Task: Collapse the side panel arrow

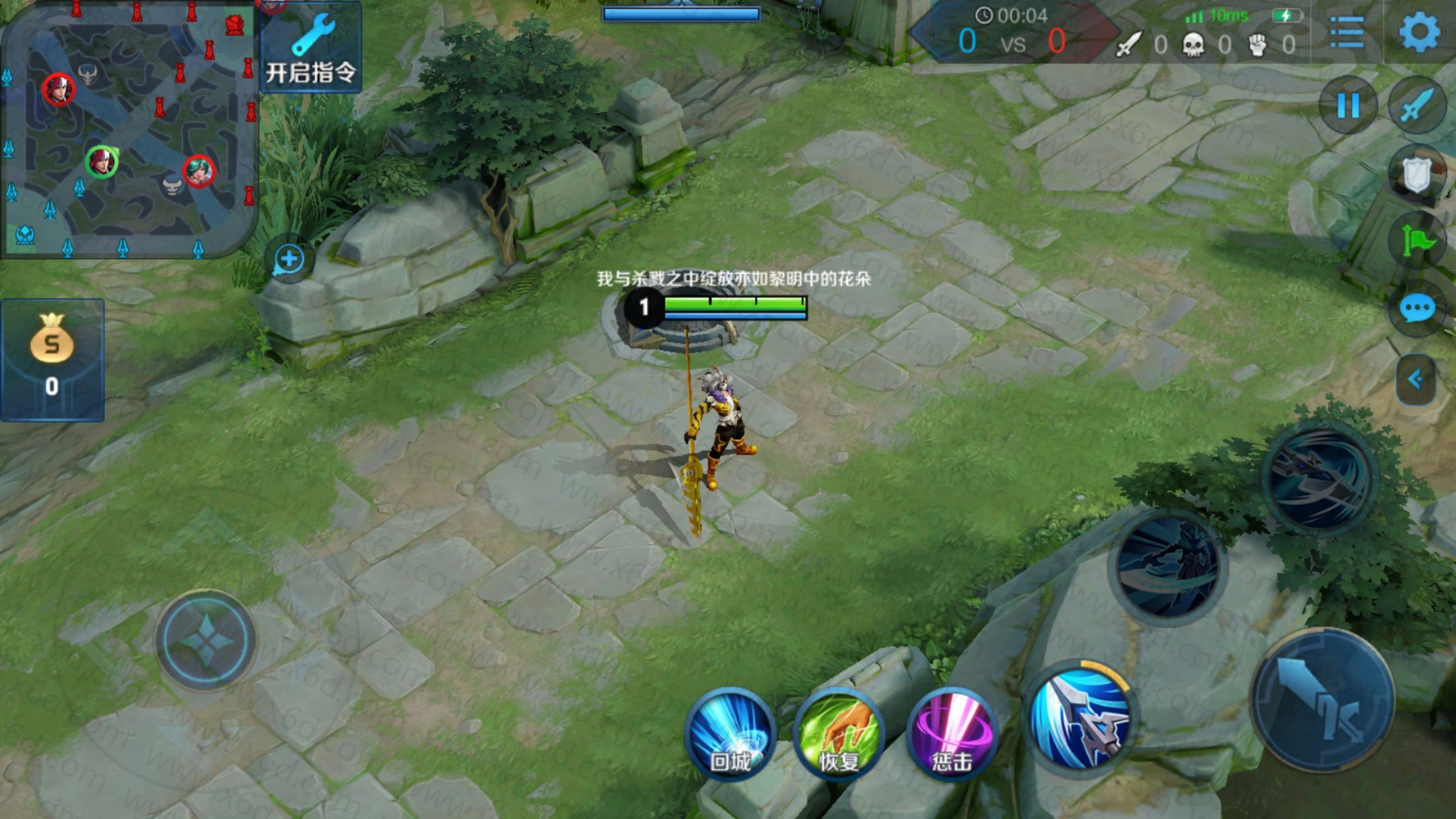Action: tap(1416, 379)
